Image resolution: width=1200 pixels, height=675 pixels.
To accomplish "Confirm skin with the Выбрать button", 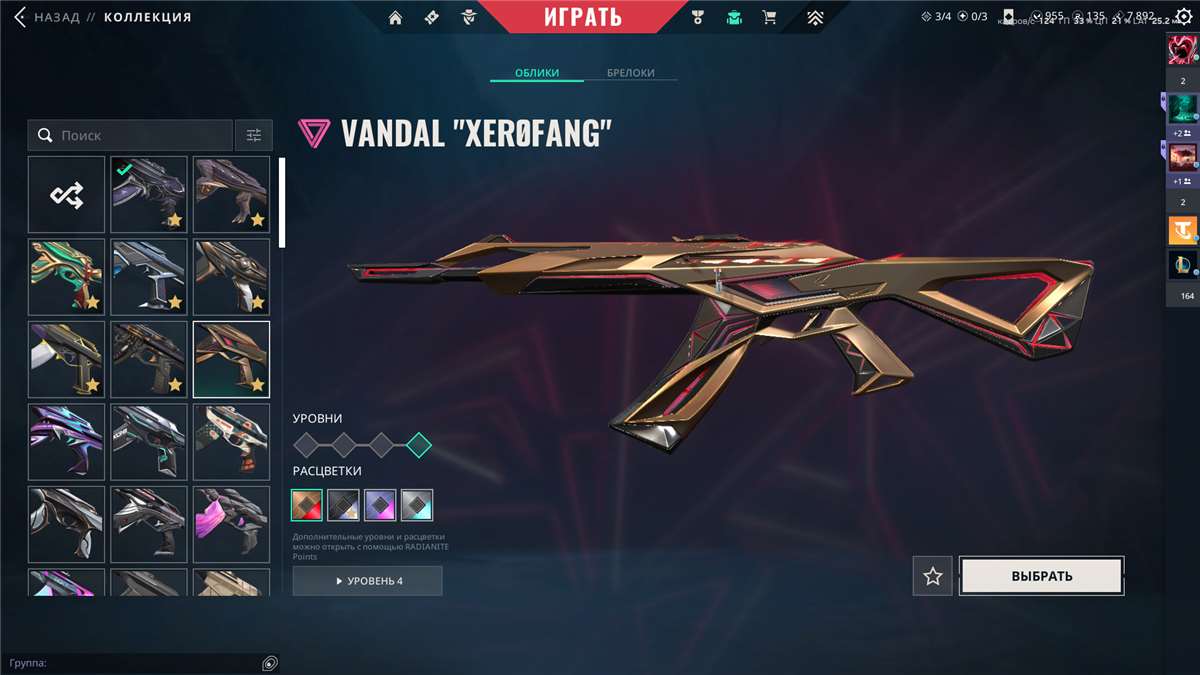I will click(x=1041, y=576).
